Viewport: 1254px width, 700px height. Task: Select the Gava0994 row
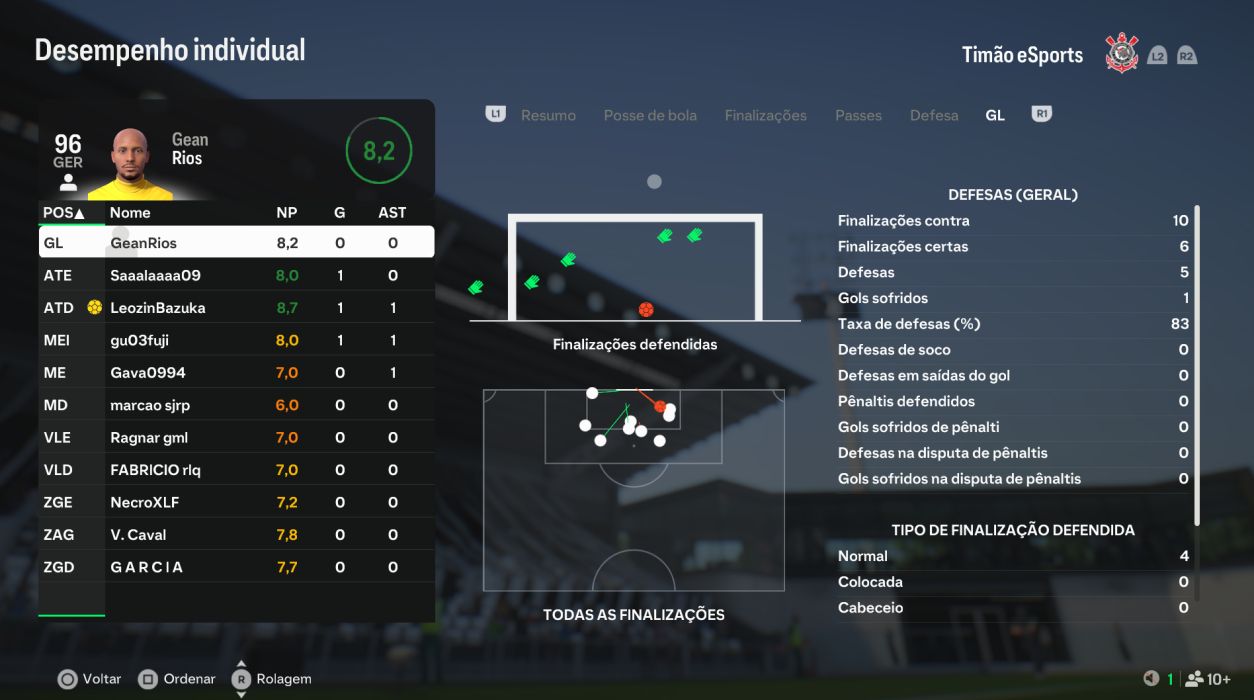(x=236, y=373)
